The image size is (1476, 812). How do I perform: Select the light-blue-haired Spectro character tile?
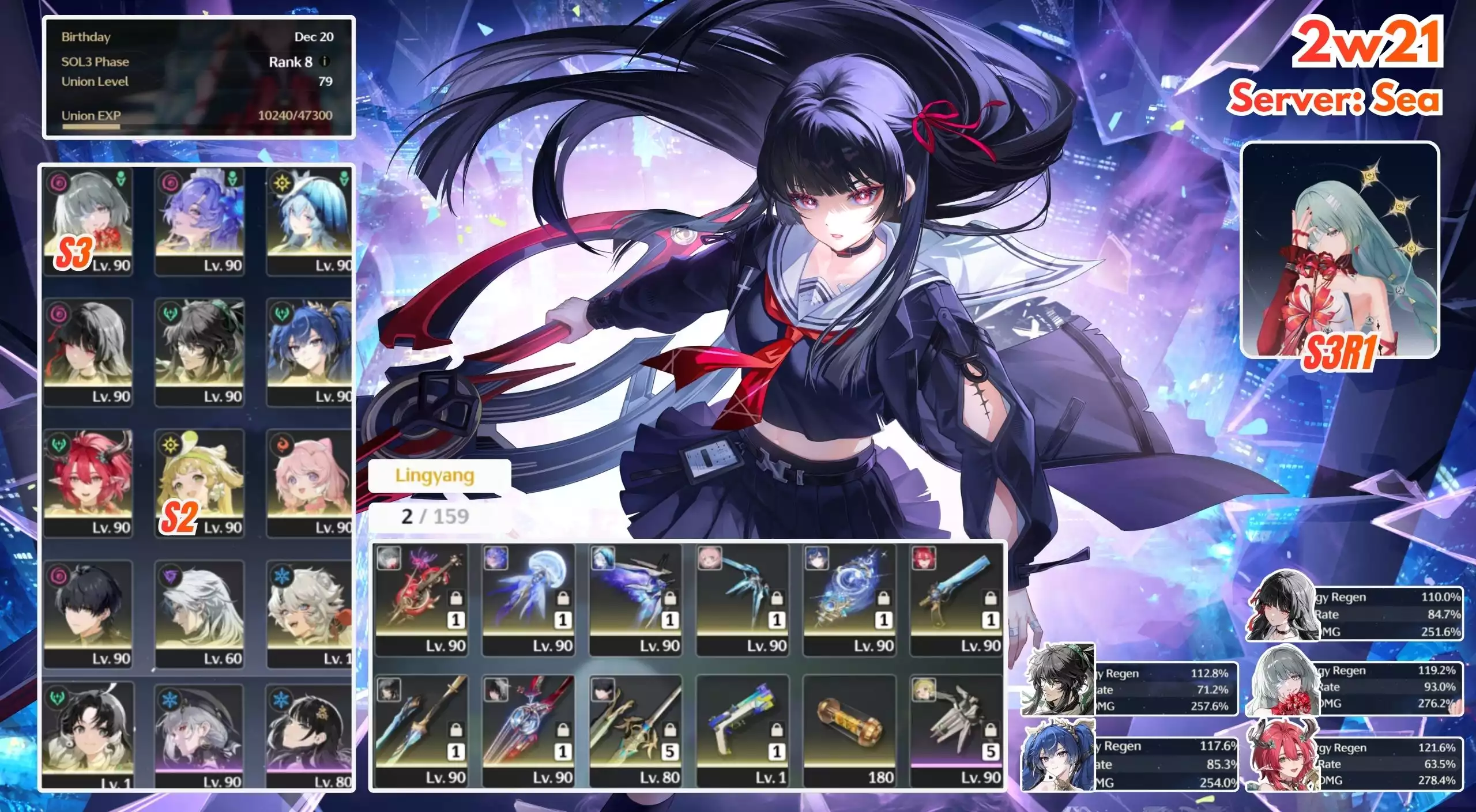tap(310, 222)
